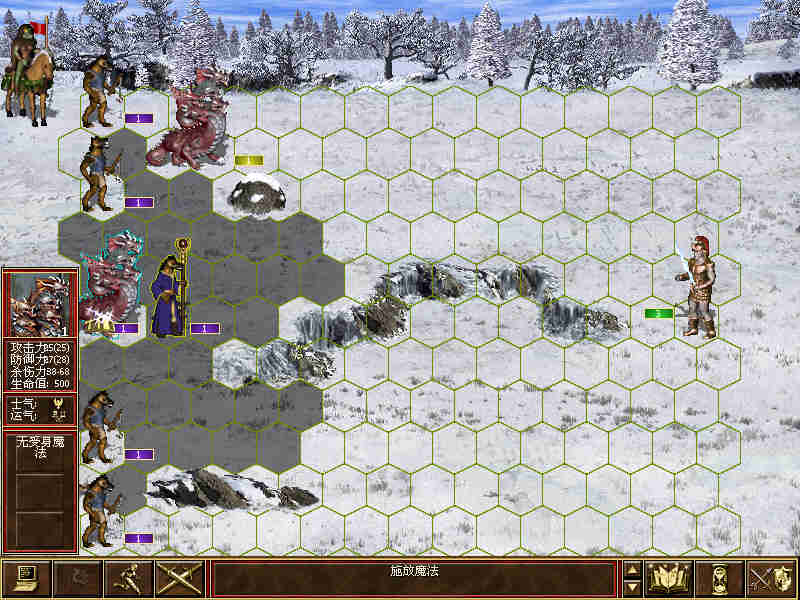The image size is (800, 600).
Task: Click the combat log message bar
Action: [414, 578]
